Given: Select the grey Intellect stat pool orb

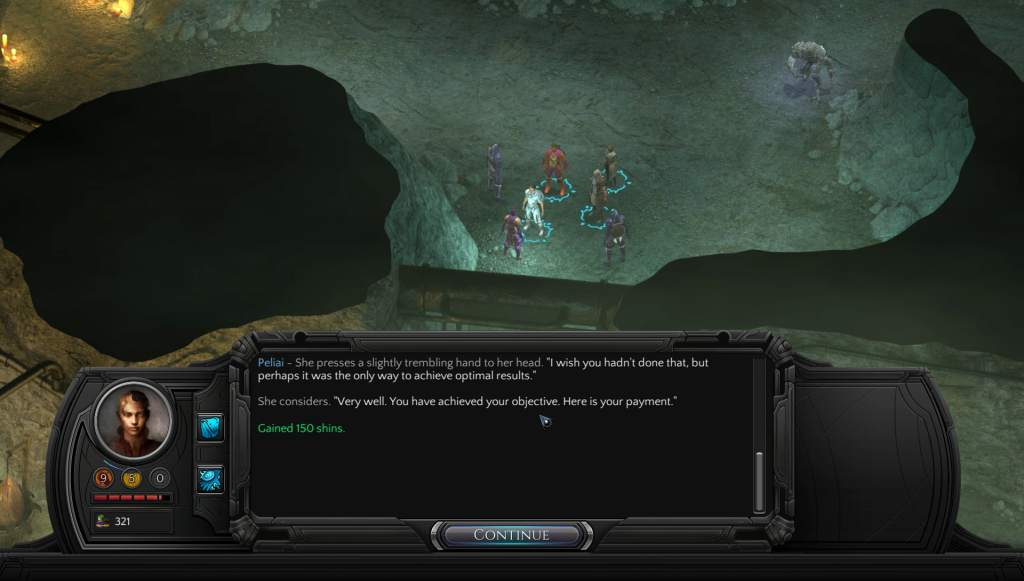Looking at the screenshot, I should click(159, 478).
